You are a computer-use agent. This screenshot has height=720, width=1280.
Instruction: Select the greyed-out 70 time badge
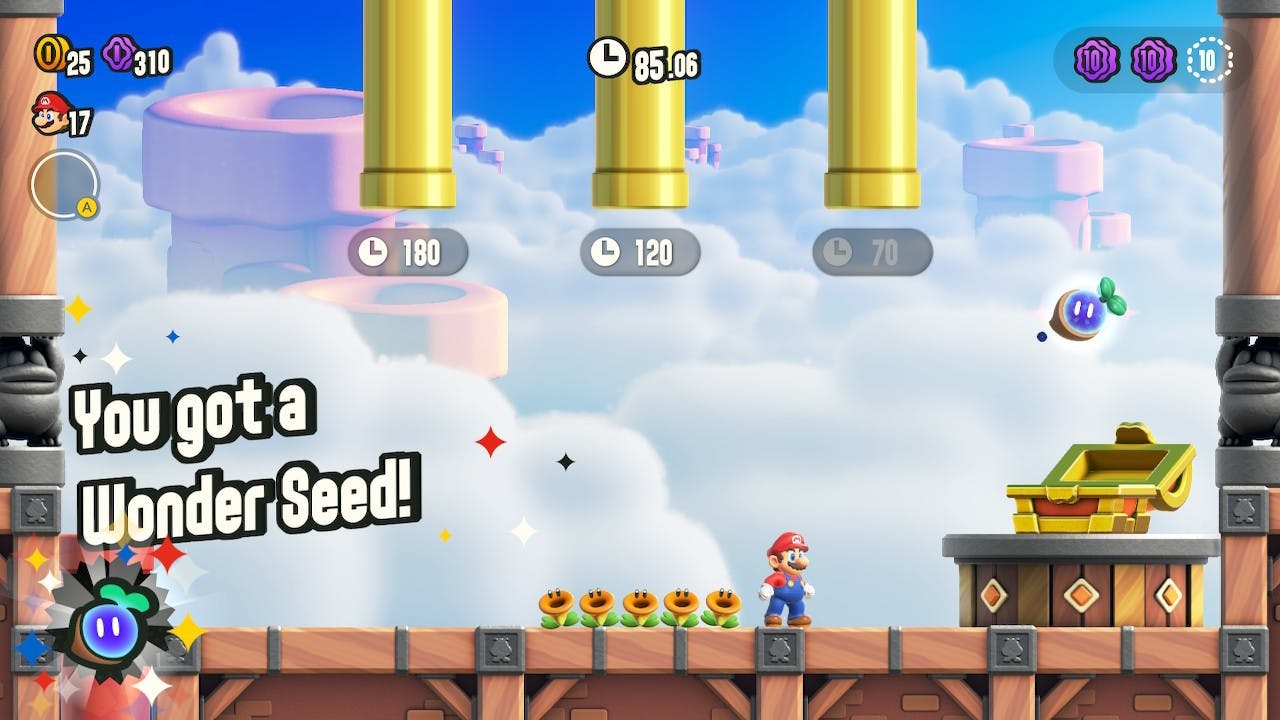click(x=872, y=253)
